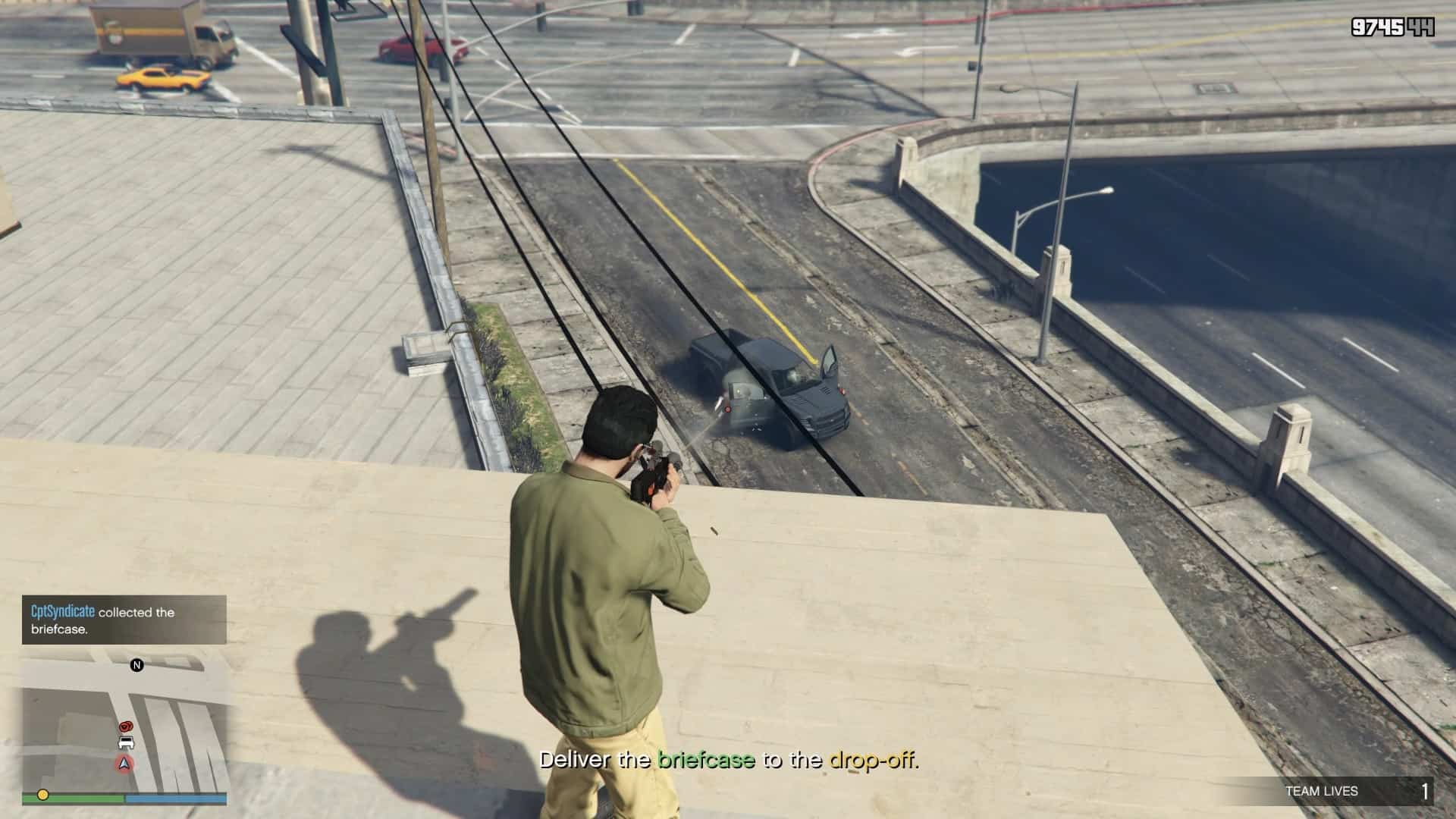Open the CptSyndicate briefcase notification
Image resolution: width=1456 pixels, height=819 pixels.
tap(124, 620)
